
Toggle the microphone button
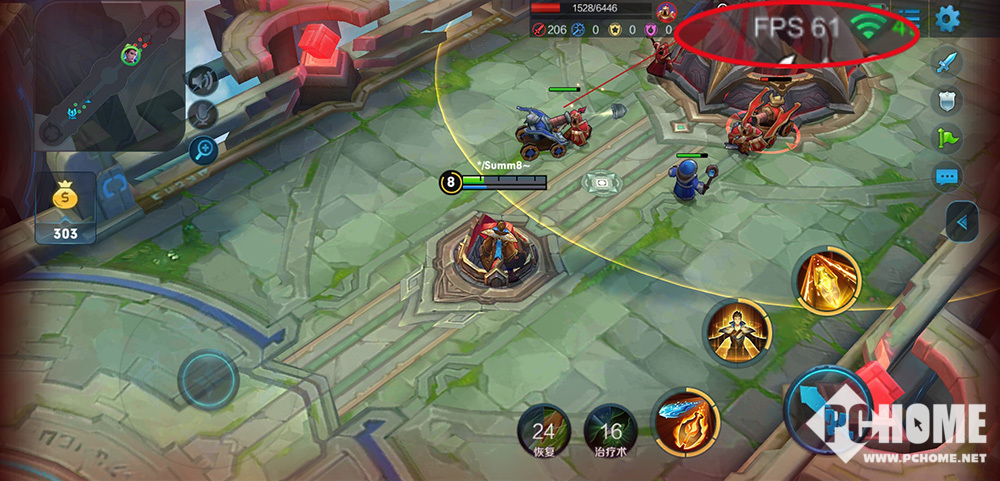203,115
